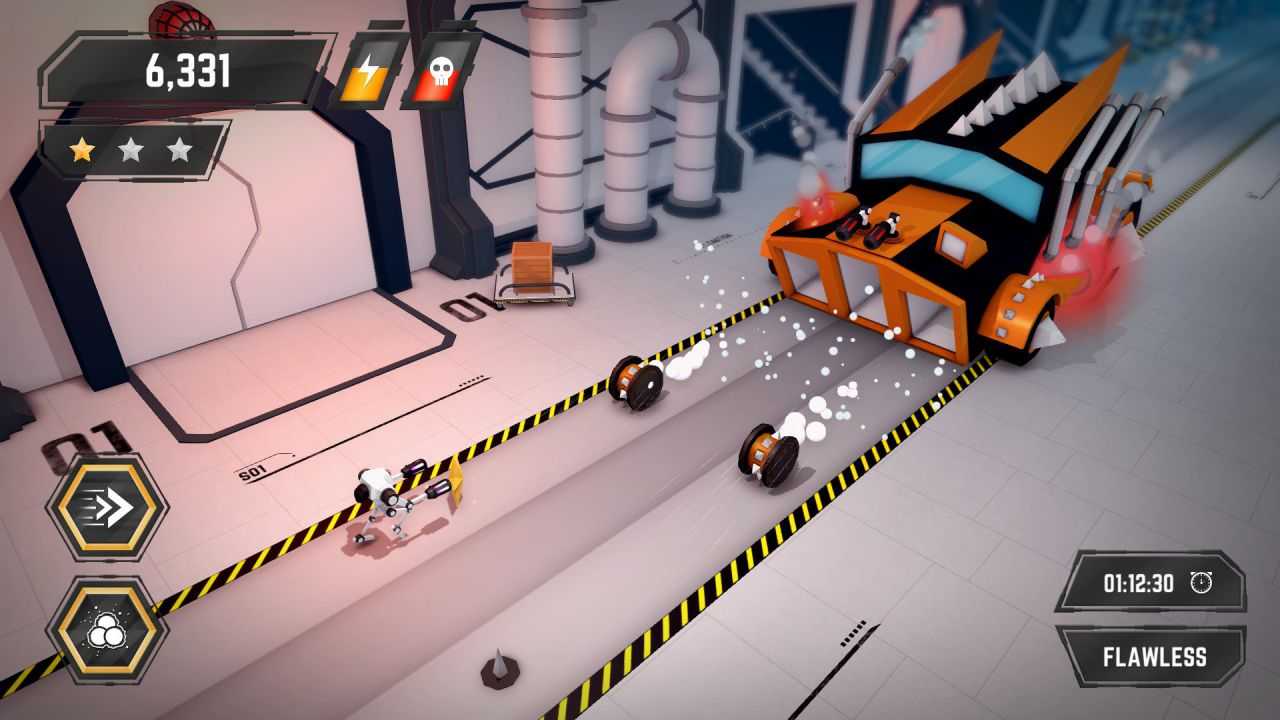Activate the speed boost hexagon ability
The width and height of the screenshot is (1280, 720).
point(108,505)
